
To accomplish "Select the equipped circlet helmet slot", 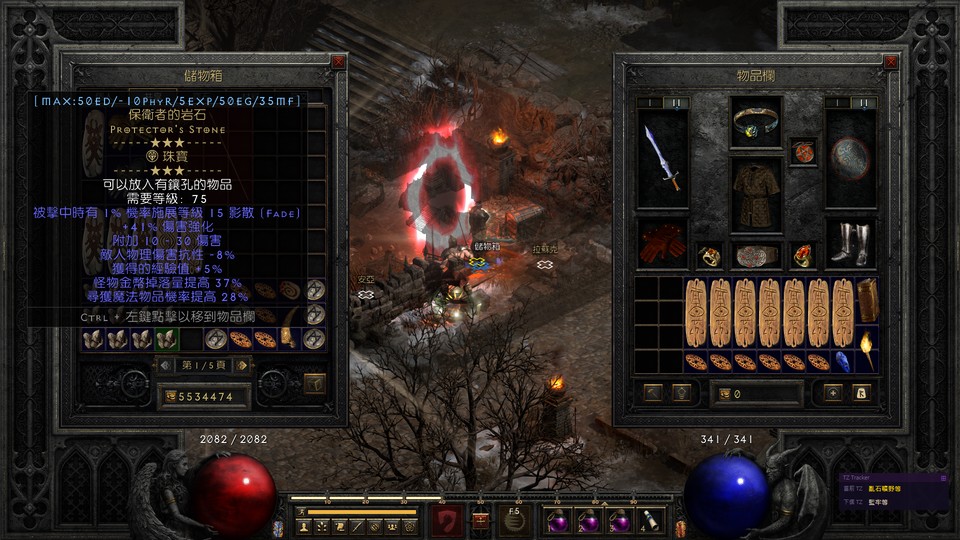I will [x=755, y=121].
